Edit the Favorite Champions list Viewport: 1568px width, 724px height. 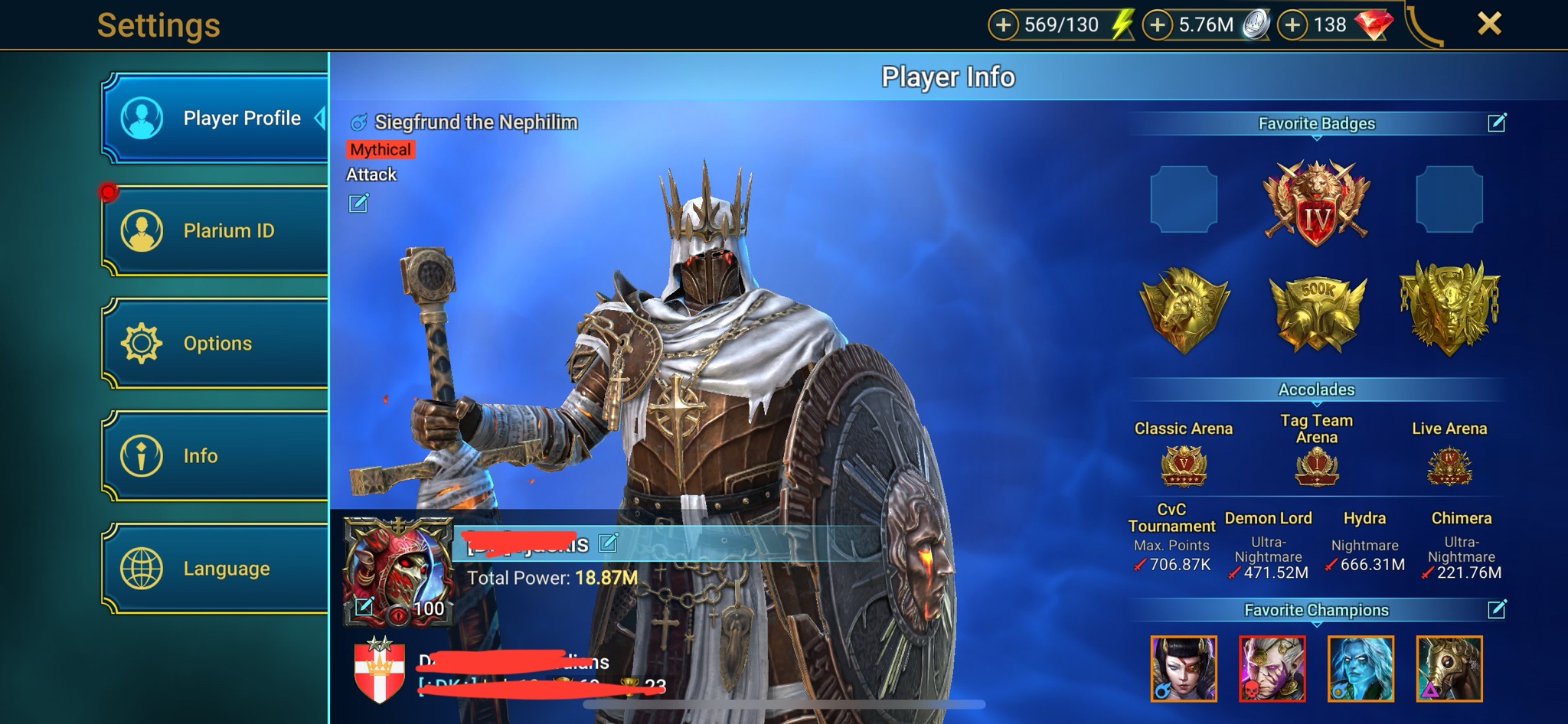1497,609
